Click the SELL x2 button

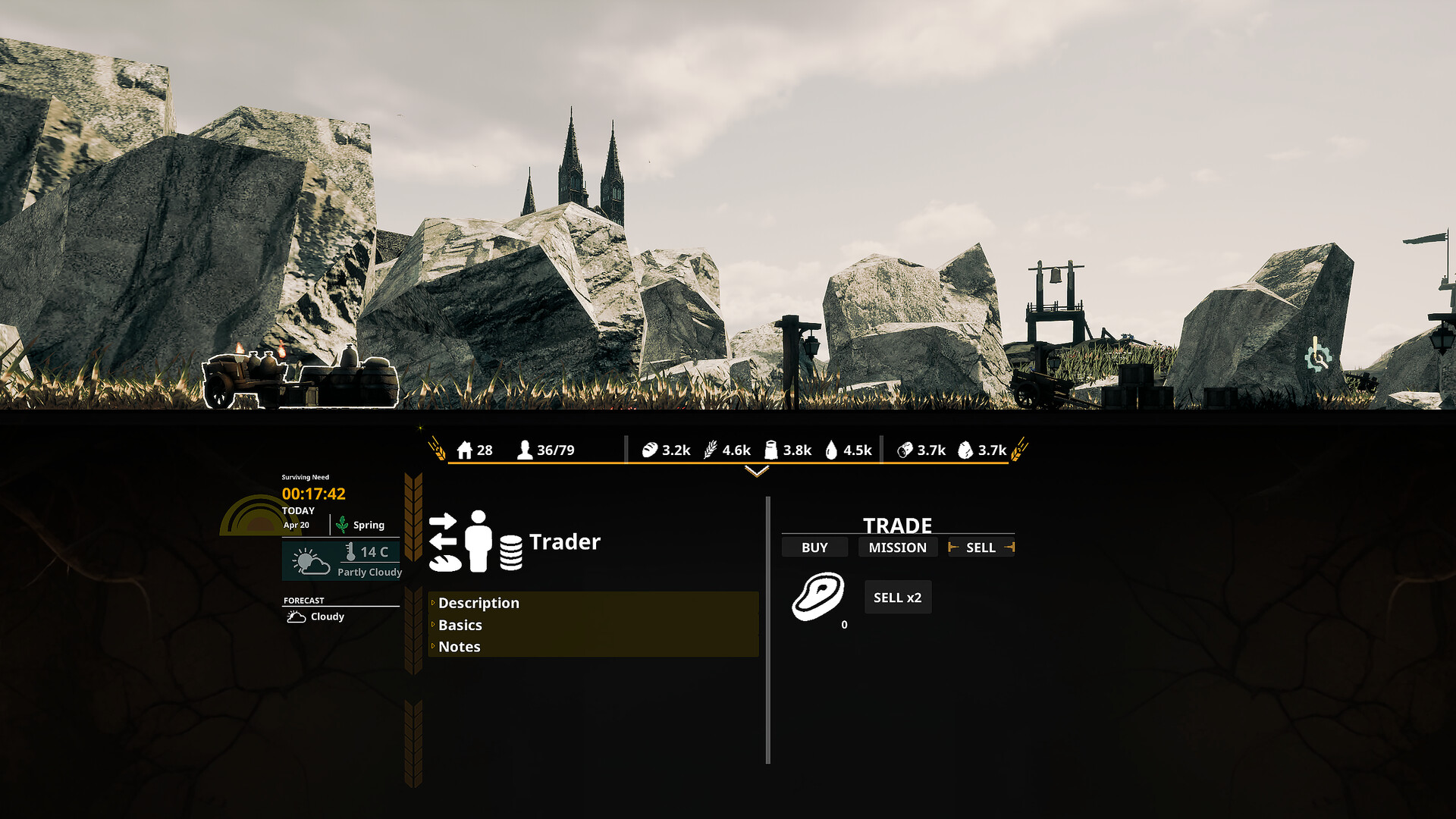point(897,598)
